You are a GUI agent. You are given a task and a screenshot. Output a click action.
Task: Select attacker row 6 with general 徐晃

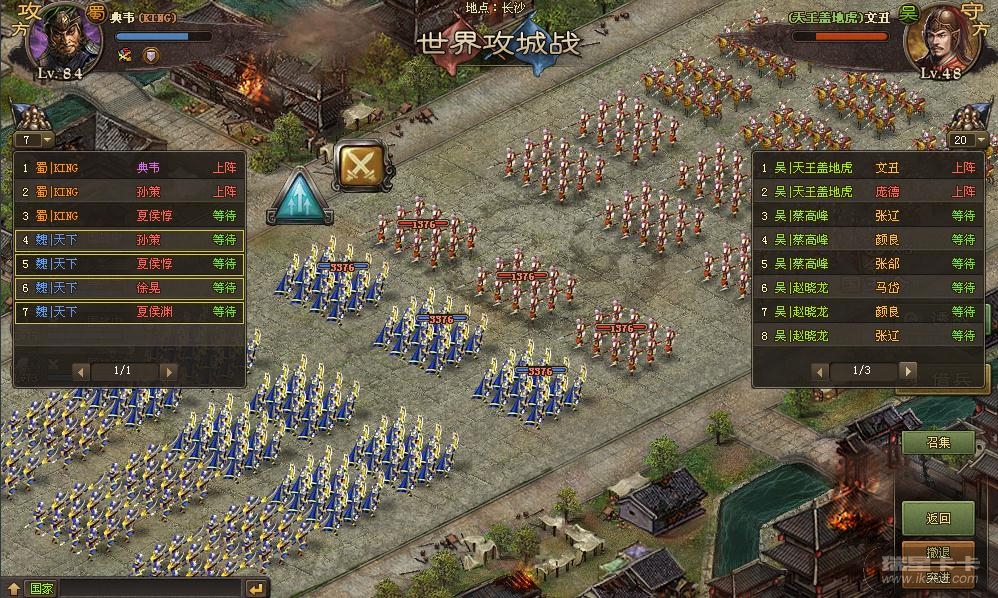point(129,288)
